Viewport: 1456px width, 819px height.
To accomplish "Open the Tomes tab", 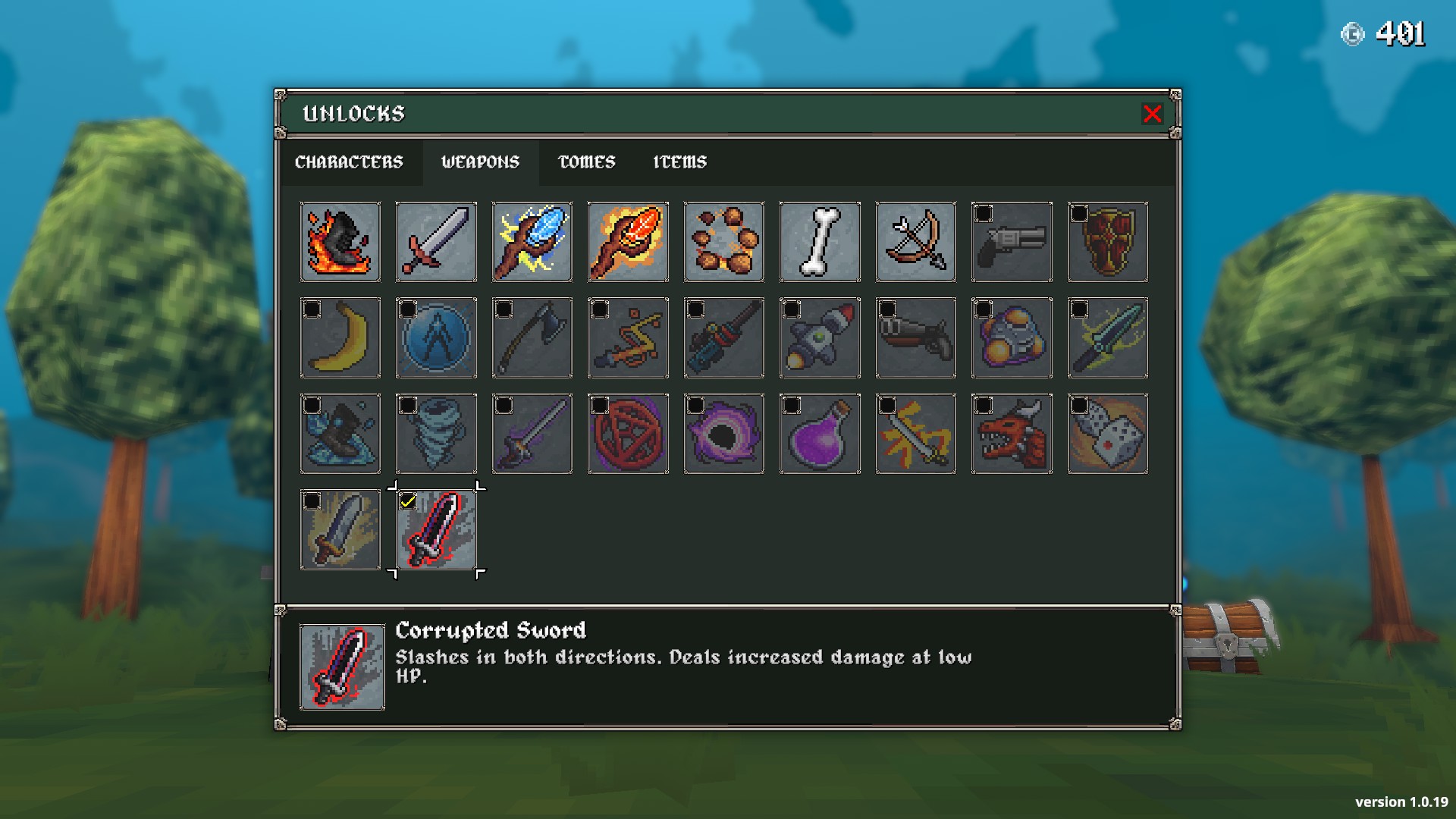I will tap(586, 162).
